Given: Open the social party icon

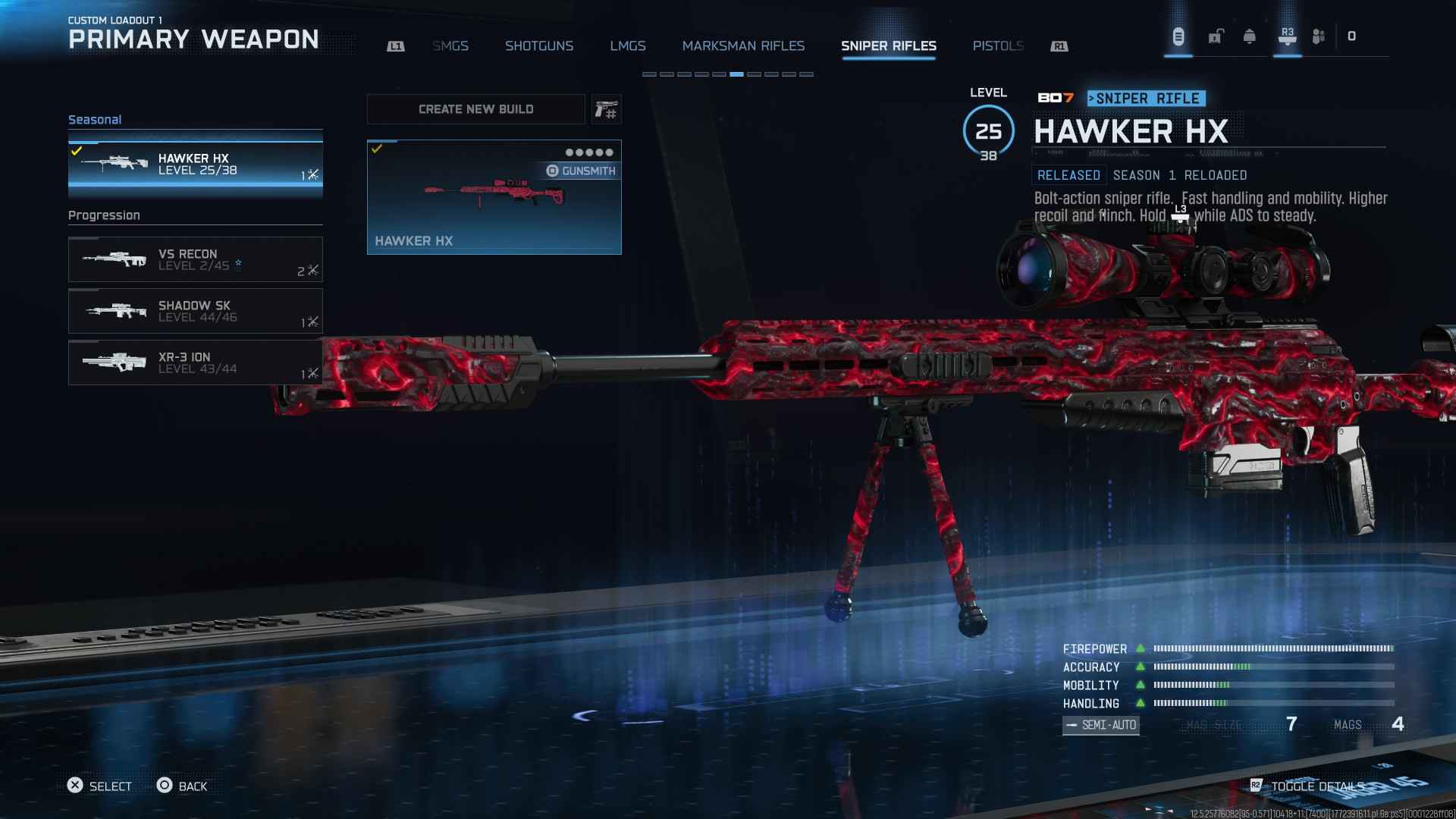Looking at the screenshot, I should point(1319,36).
